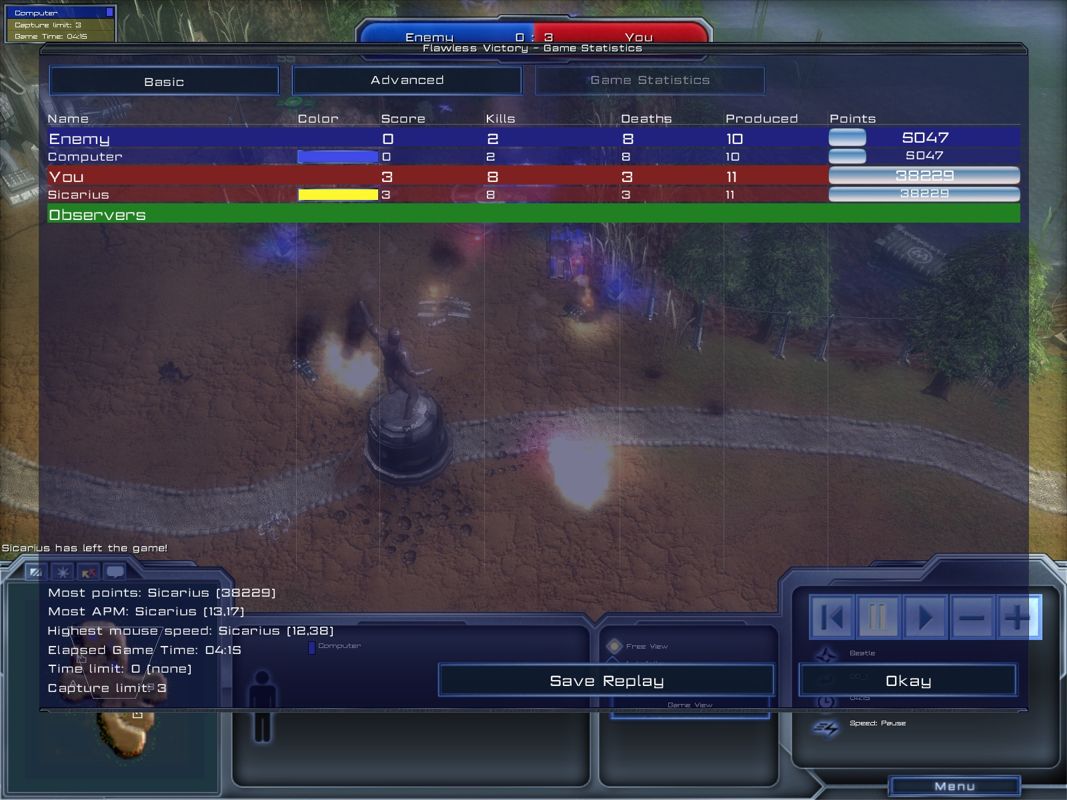1067x800 pixels.
Task: Pause the replay playback
Action: pos(878,618)
